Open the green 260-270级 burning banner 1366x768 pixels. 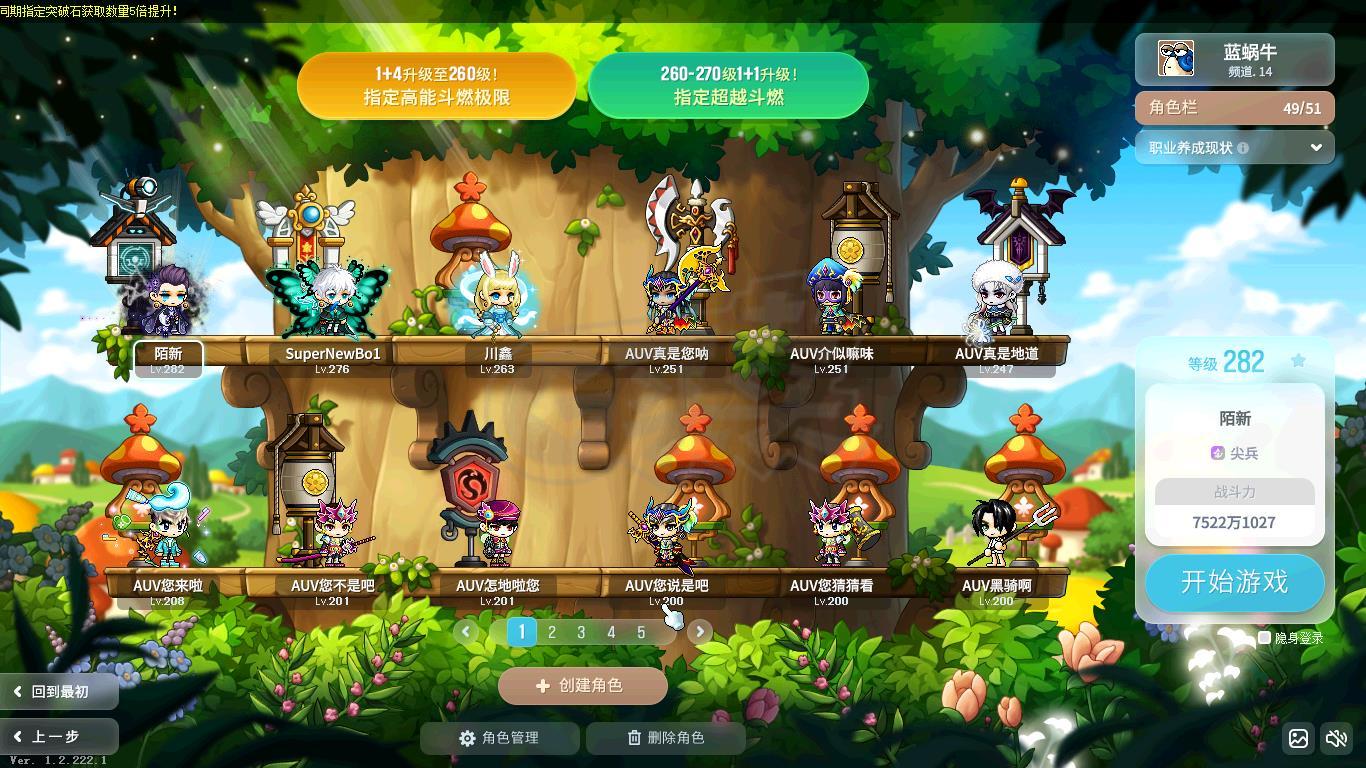click(x=728, y=86)
